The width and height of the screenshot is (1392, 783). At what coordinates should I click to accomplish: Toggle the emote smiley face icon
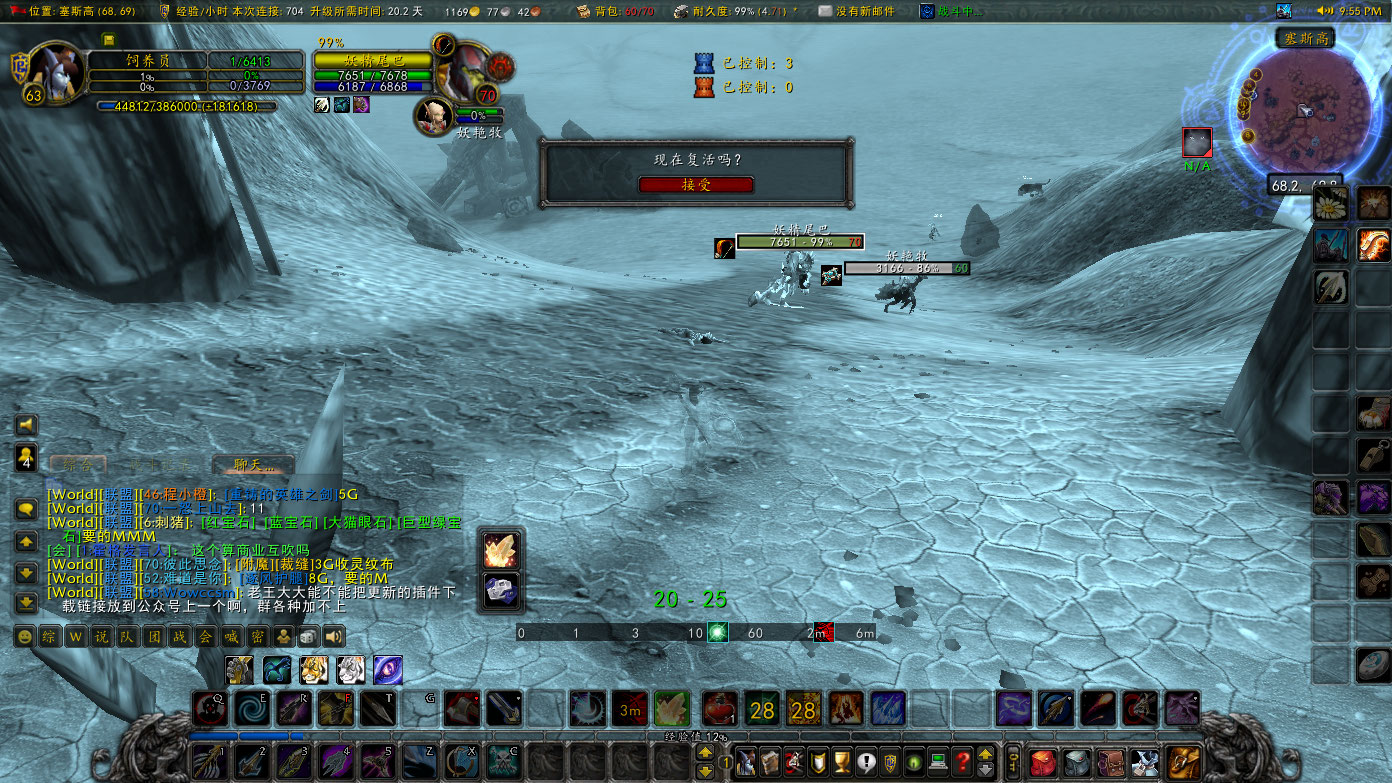point(25,636)
